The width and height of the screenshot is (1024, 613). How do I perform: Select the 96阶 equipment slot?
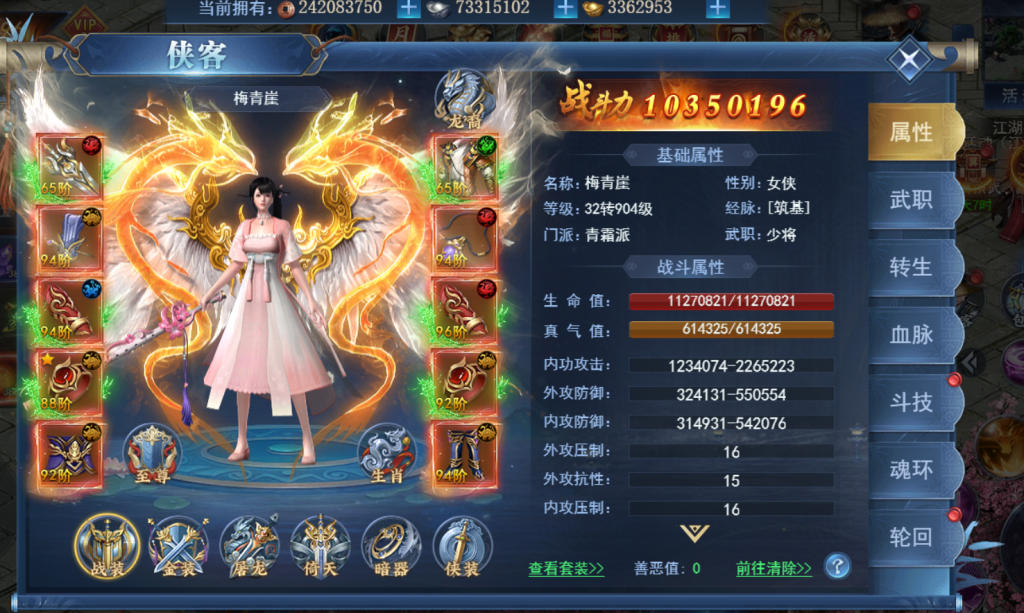click(464, 310)
